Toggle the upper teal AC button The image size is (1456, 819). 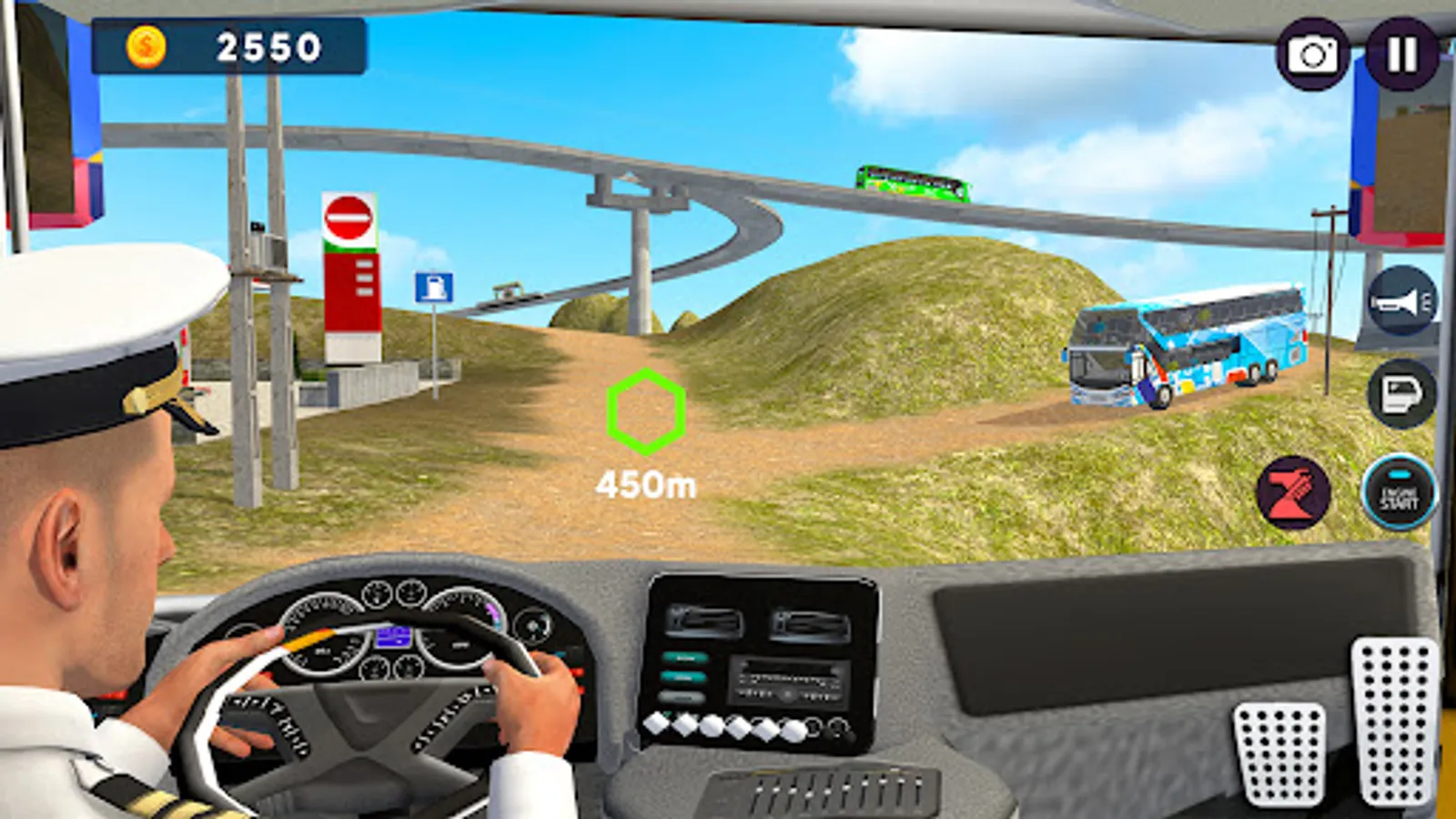(x=684, y=658)
